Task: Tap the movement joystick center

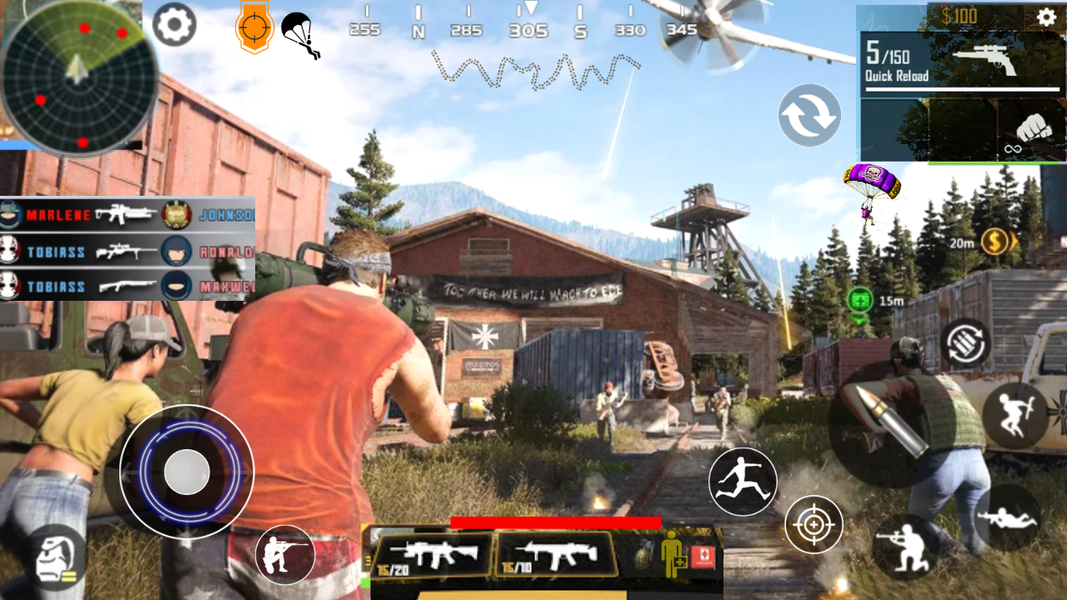Action: [x=186, y=472]
